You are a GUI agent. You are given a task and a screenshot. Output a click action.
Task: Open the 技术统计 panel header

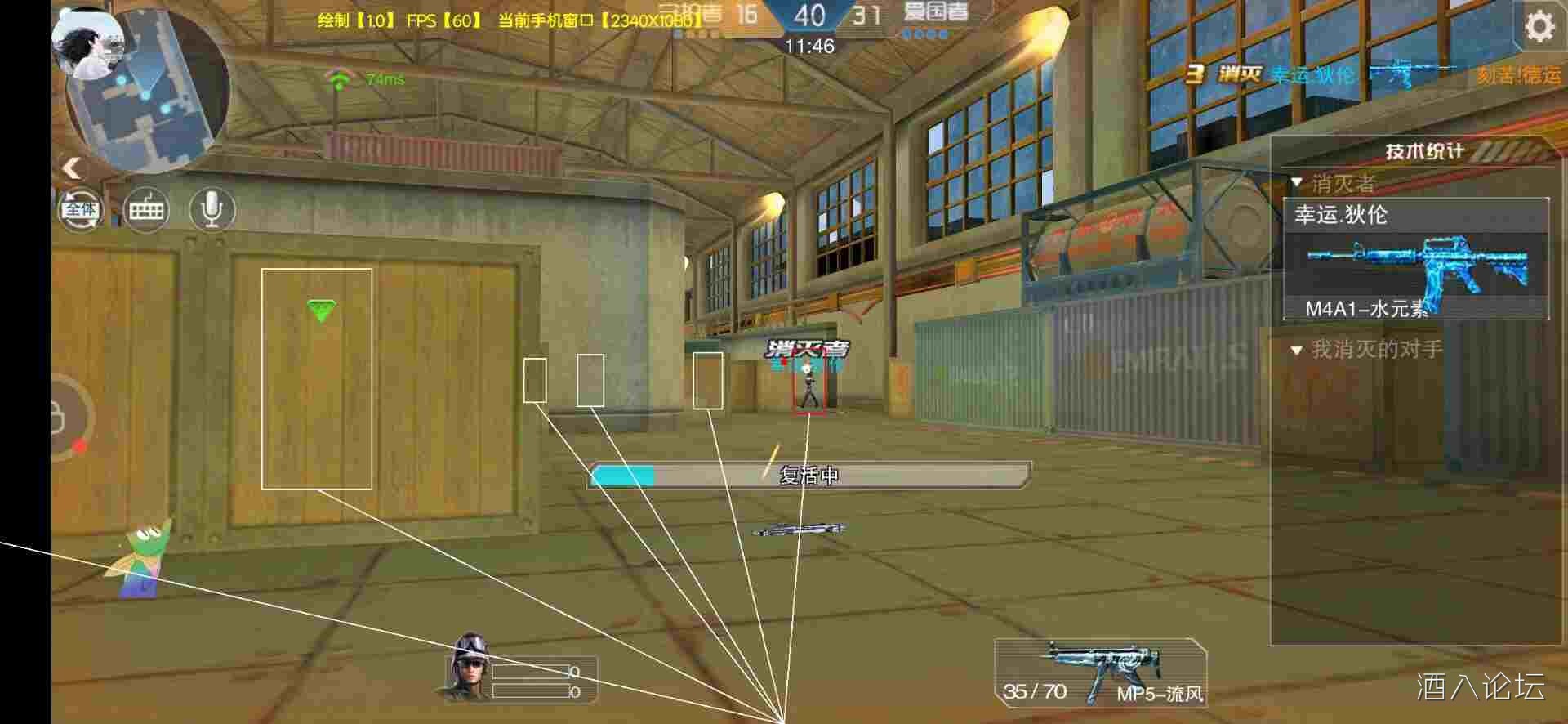[x=1425, y=150]
